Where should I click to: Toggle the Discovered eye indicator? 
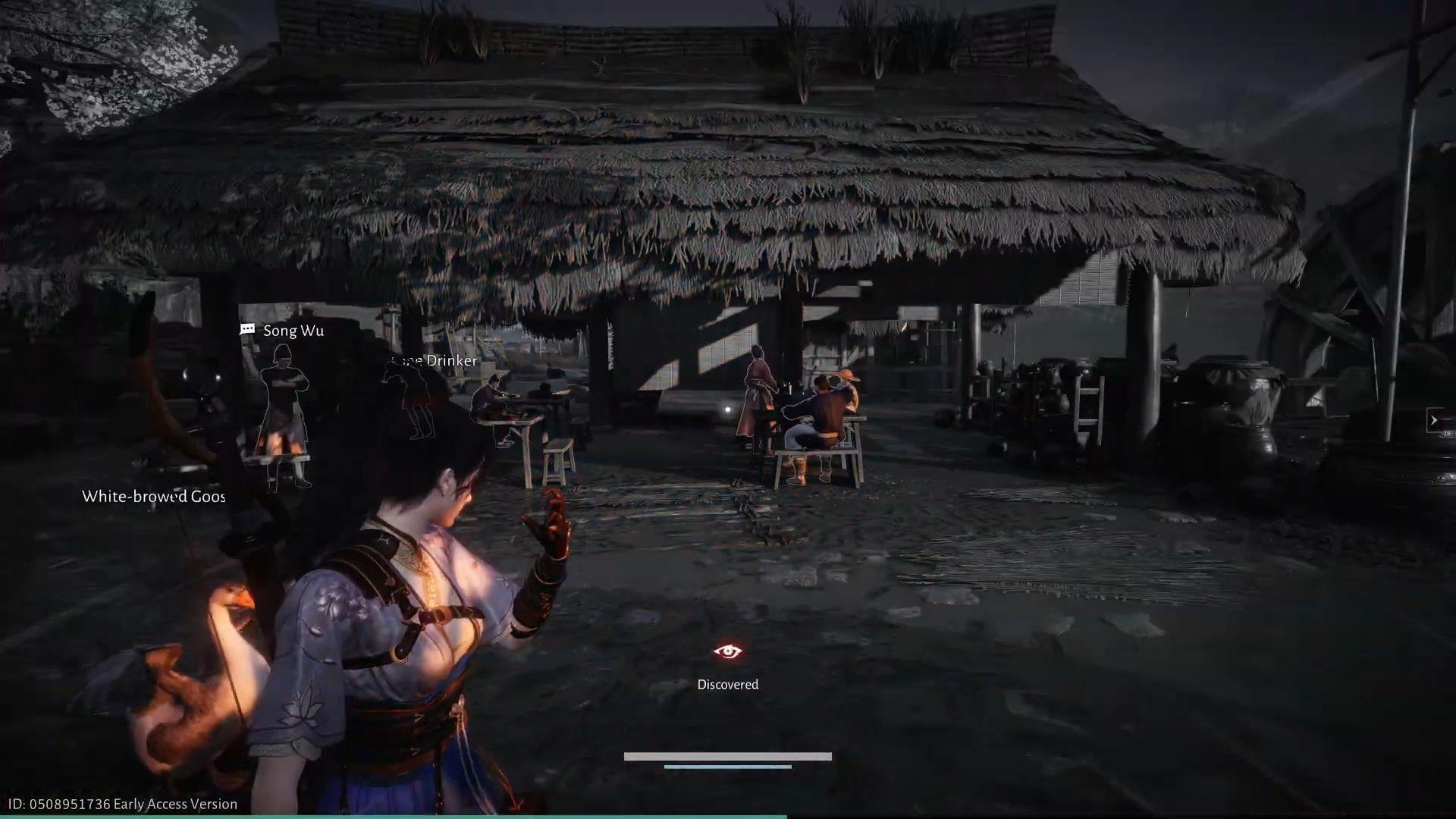(727, 651)
